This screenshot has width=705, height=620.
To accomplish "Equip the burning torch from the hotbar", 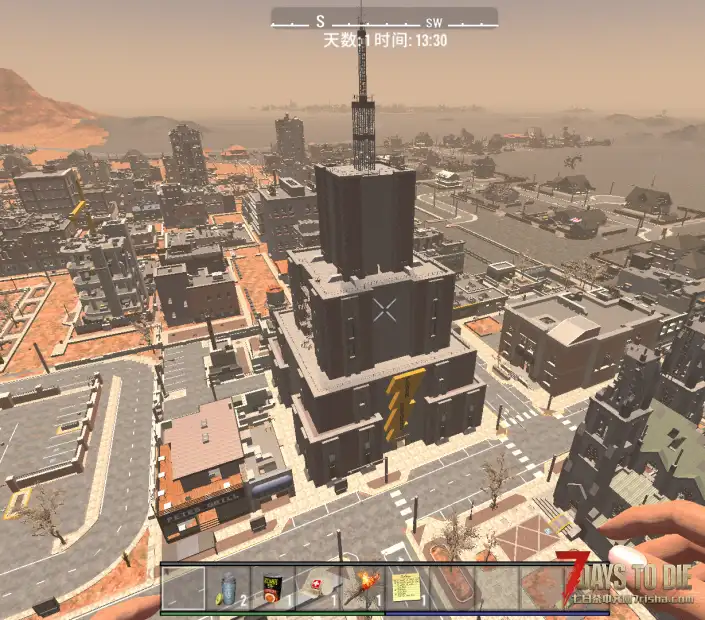I will pos(361,587).
